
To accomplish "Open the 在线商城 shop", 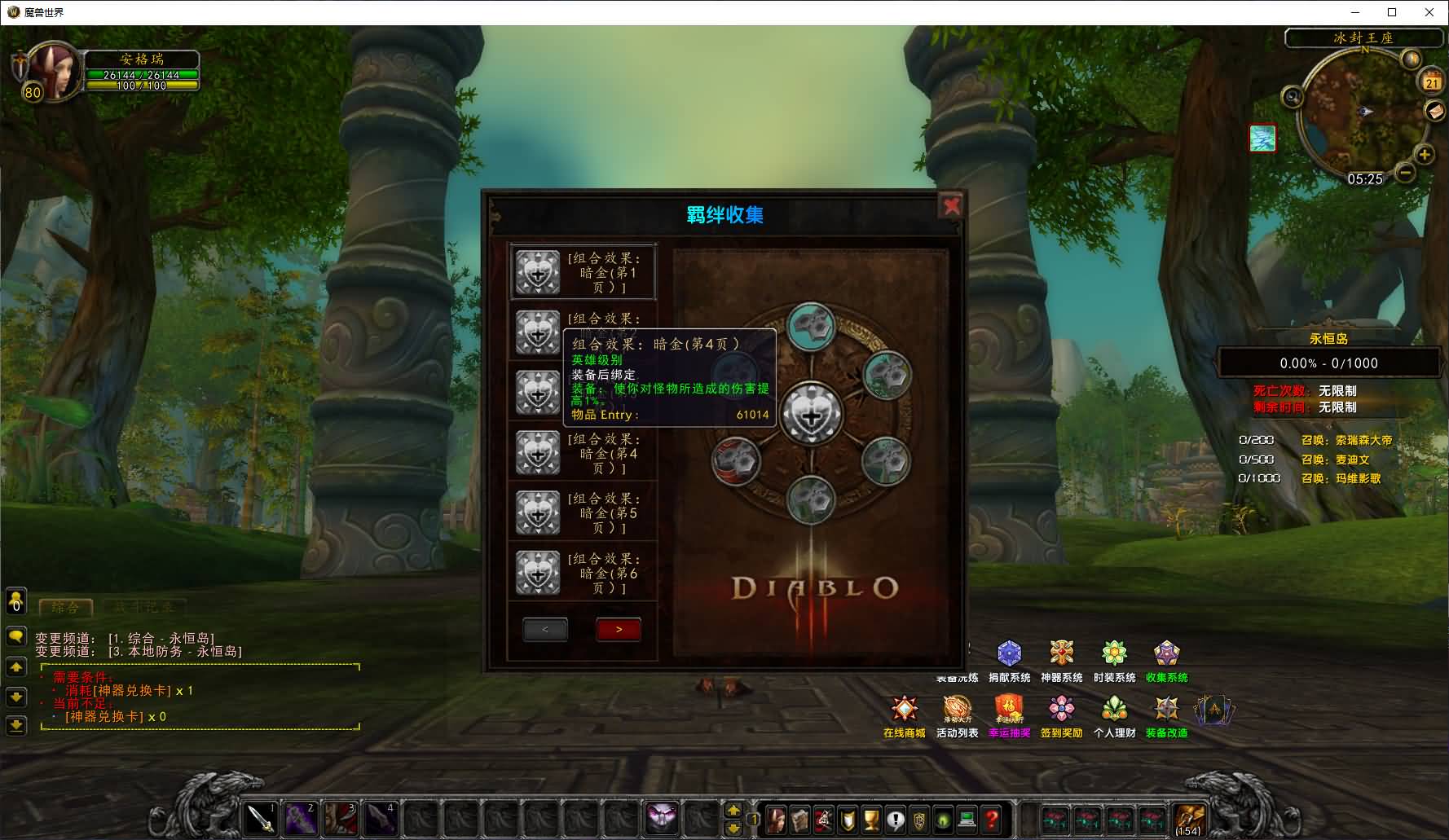I will [x=904, y=710].
